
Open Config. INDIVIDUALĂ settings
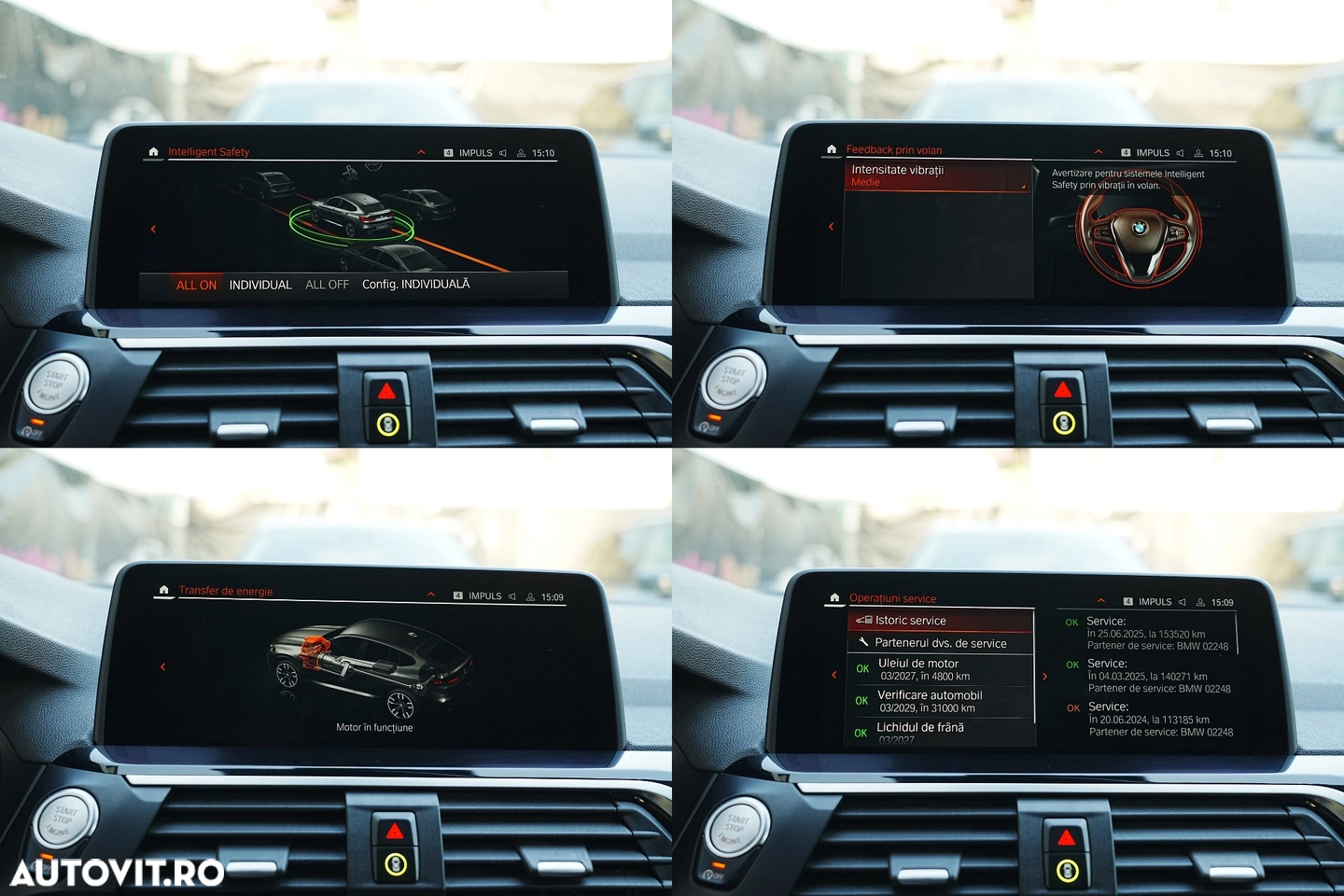pyautogui.click(x=415, y=285)
